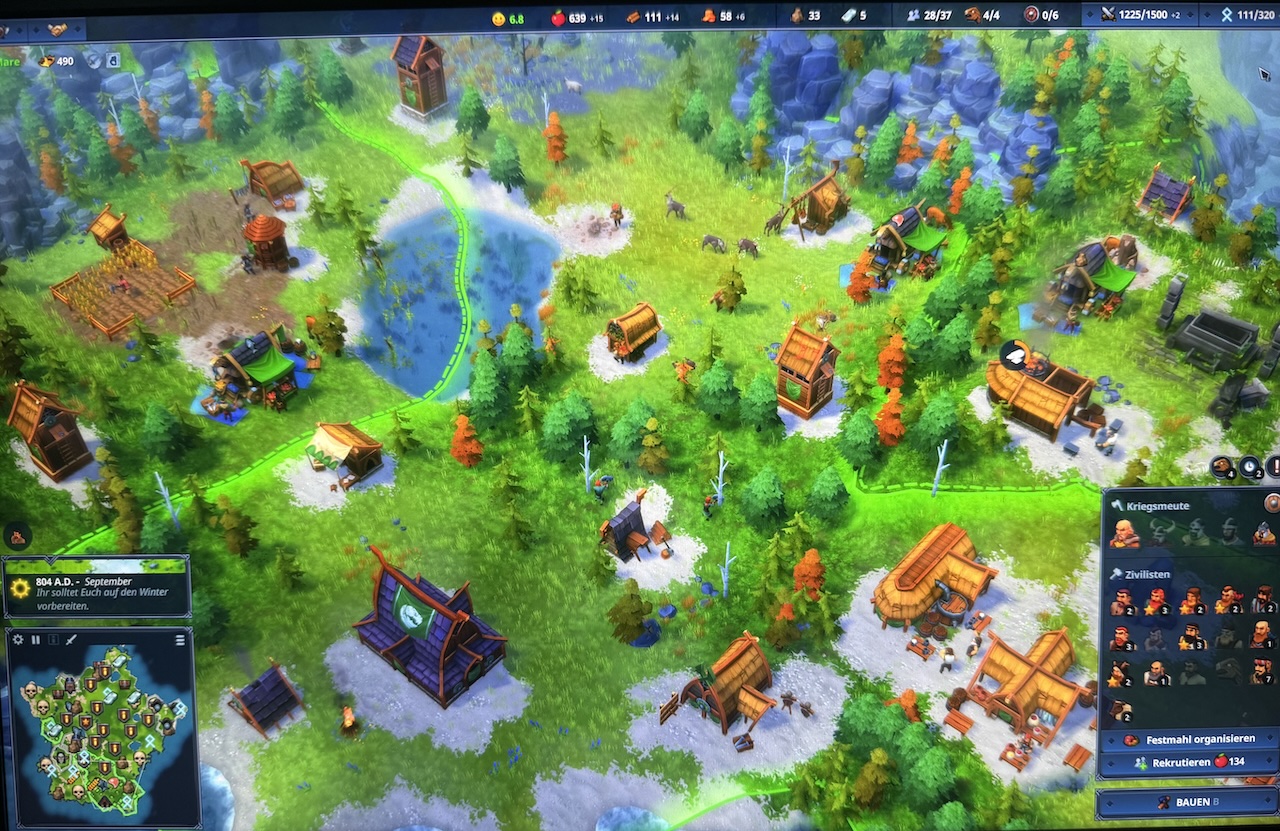Image resolution: width=1280 pixels, height=831 pixels.
Task: Click the round shield icon in unit panel
Action: [x=1272, y=503]
